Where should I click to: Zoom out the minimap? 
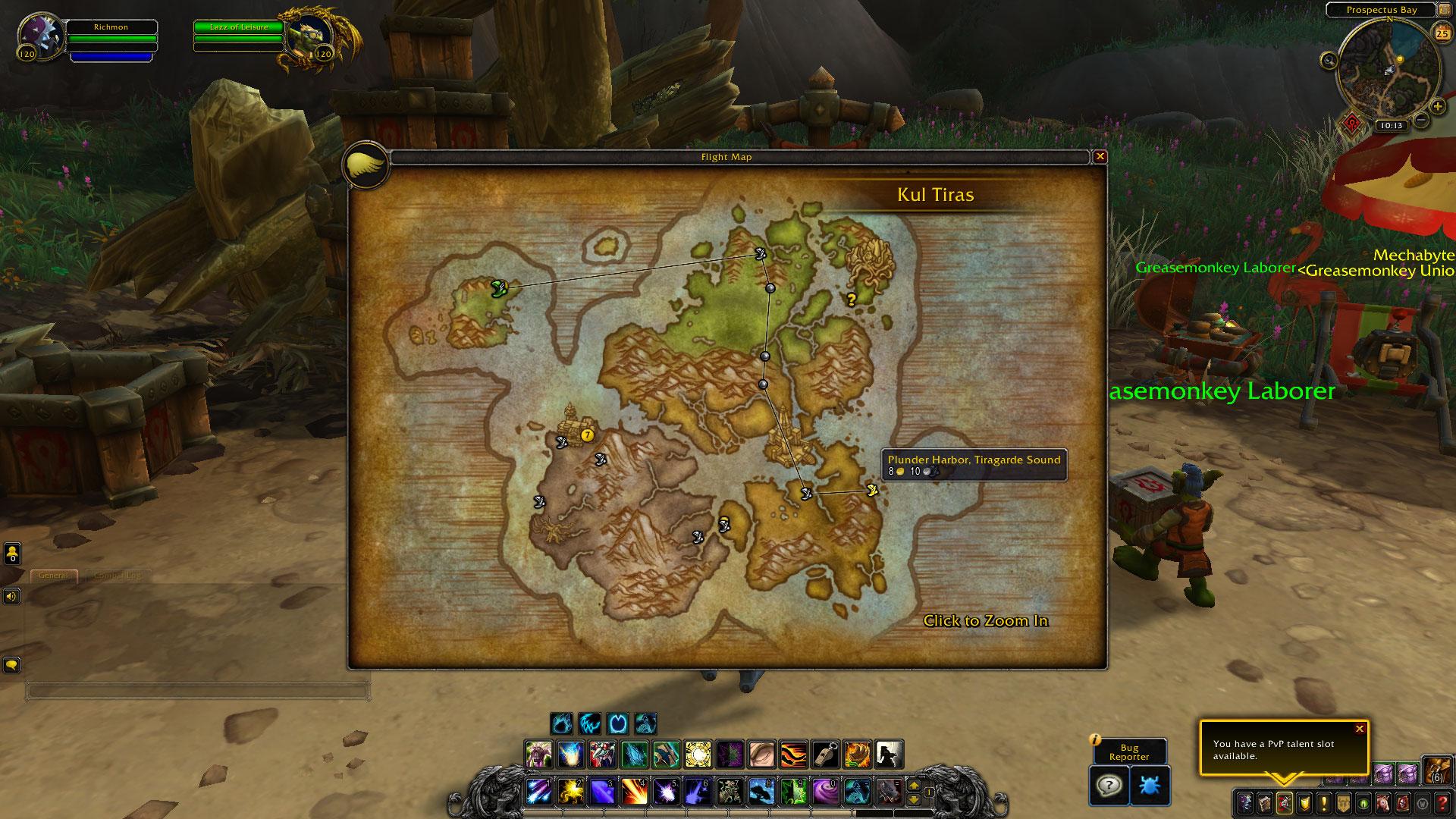(x=1422, y=120)
